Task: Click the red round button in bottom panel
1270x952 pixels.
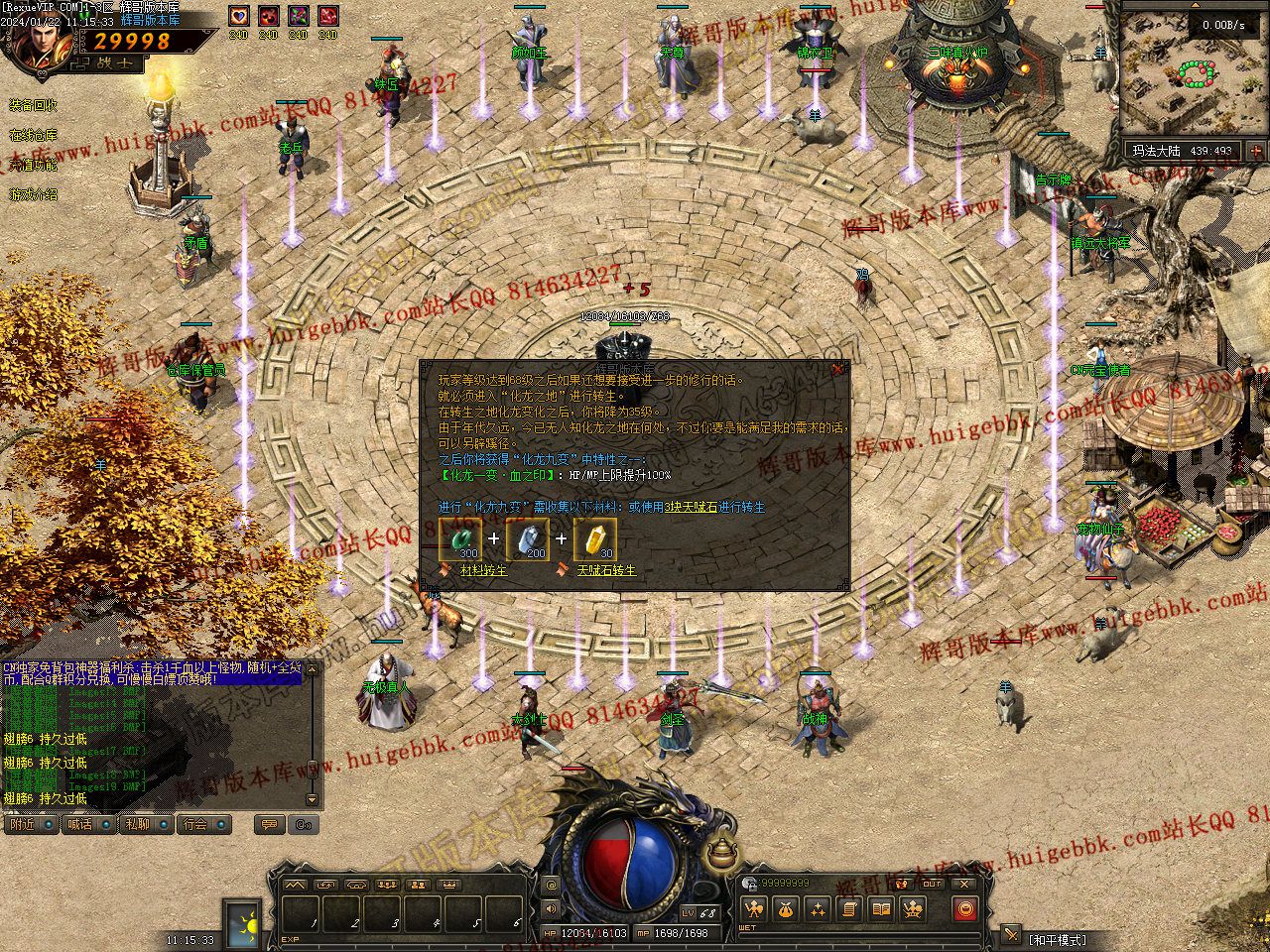Action: 964,908
